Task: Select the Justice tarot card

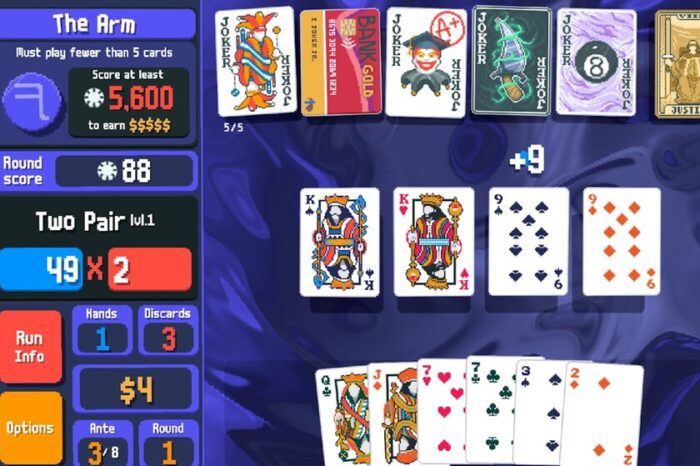Action: (x=678, y=62)
